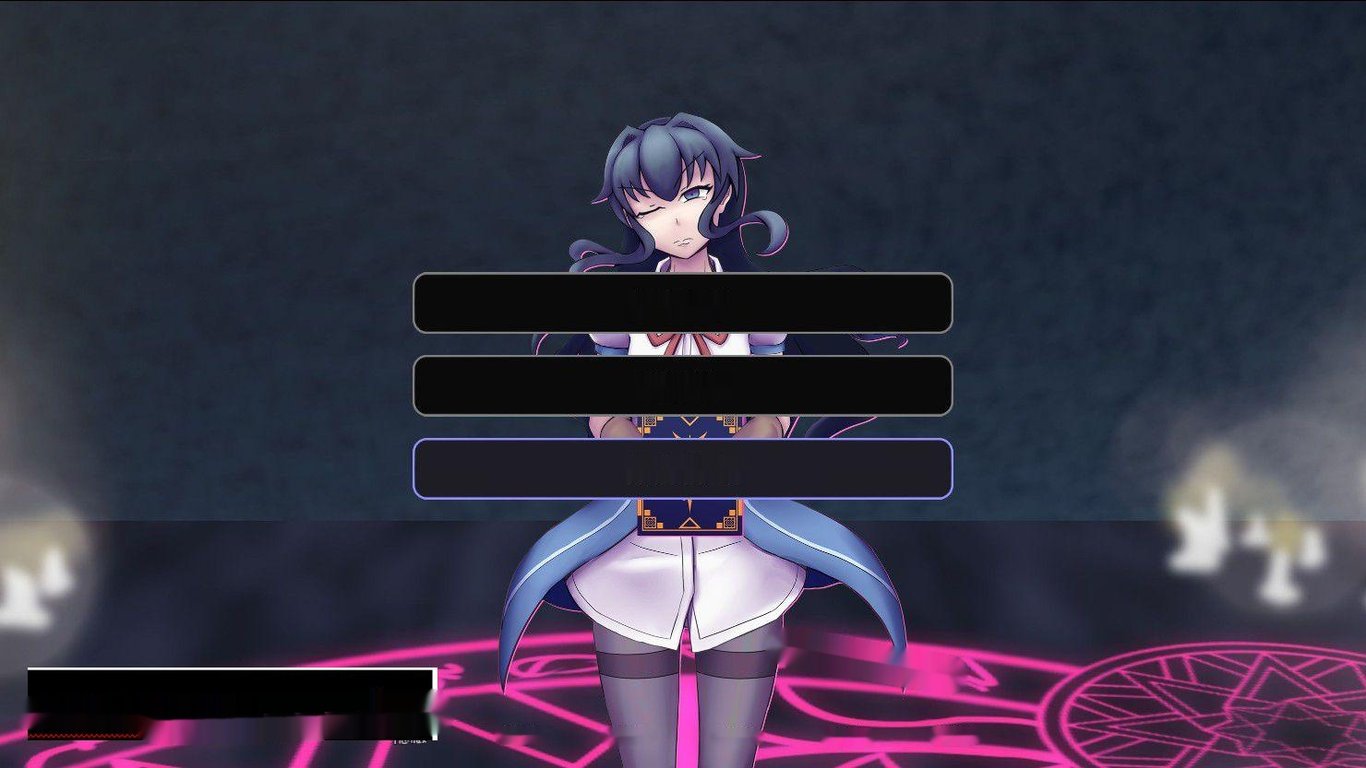Click the bottom-right corner of the dialogue box
This screenshot has width=1366, height=768.
[430, 725]
